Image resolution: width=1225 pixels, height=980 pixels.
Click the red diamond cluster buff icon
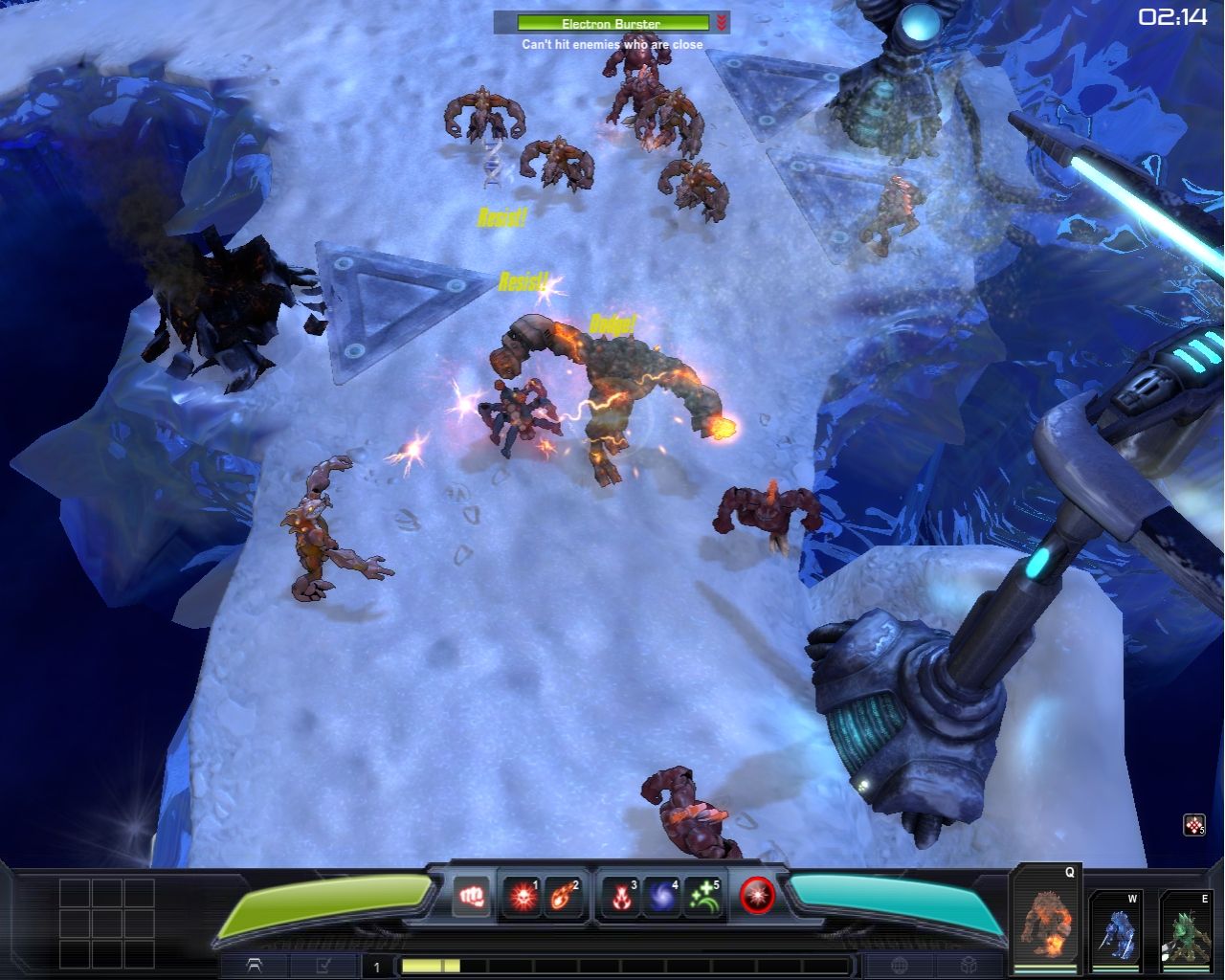click(x=1193, y=824)
